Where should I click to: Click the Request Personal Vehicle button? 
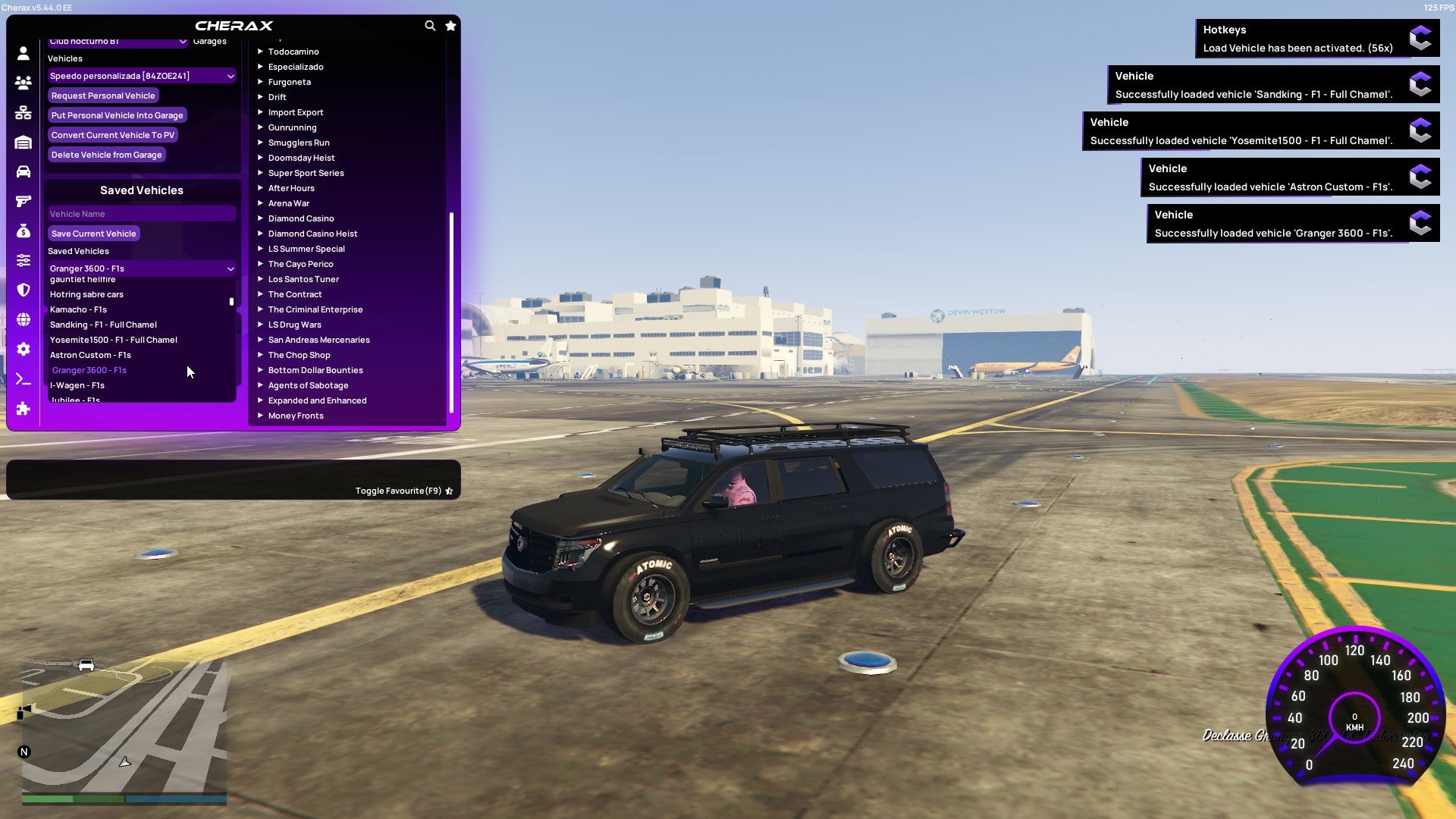103,96
